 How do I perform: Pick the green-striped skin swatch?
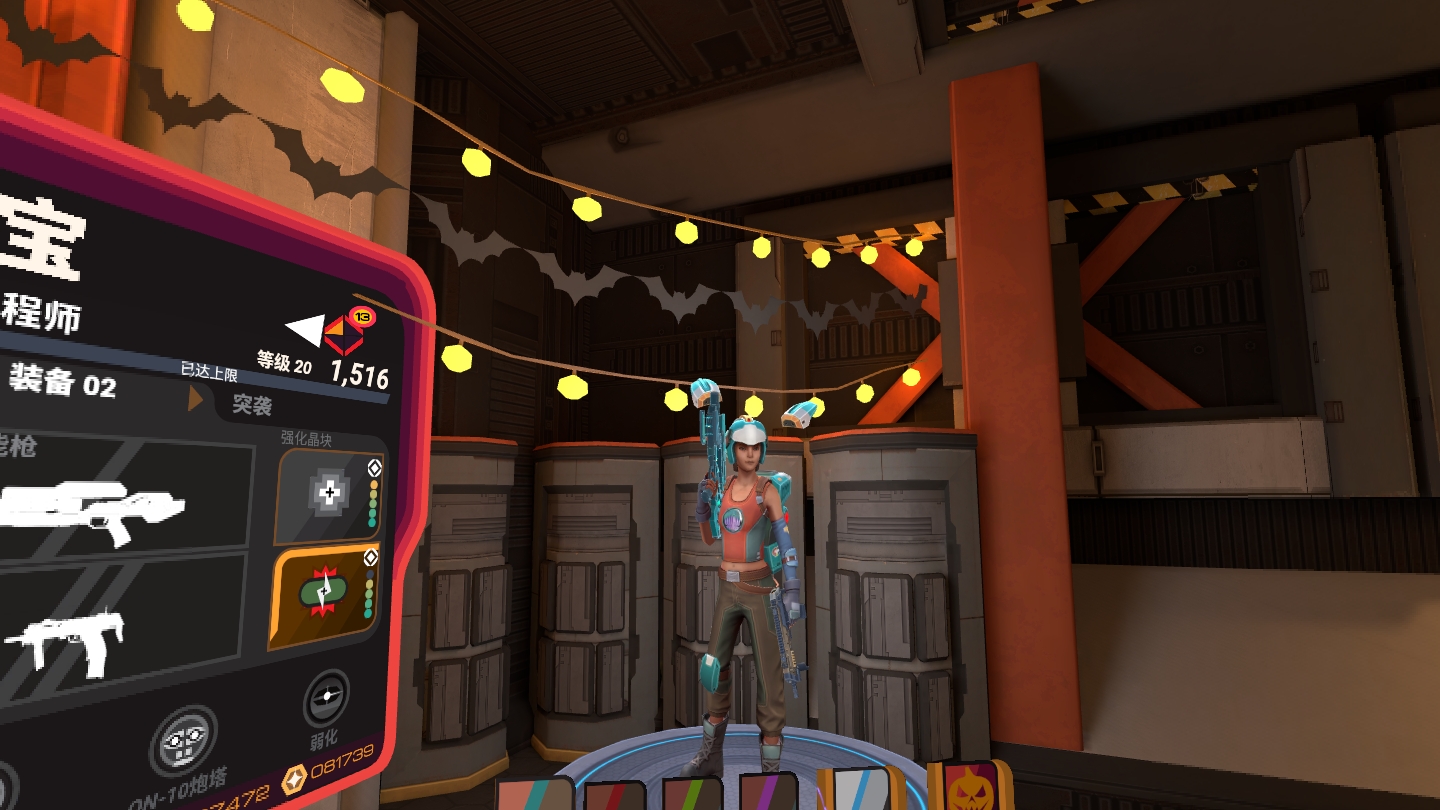pos(692,796)
